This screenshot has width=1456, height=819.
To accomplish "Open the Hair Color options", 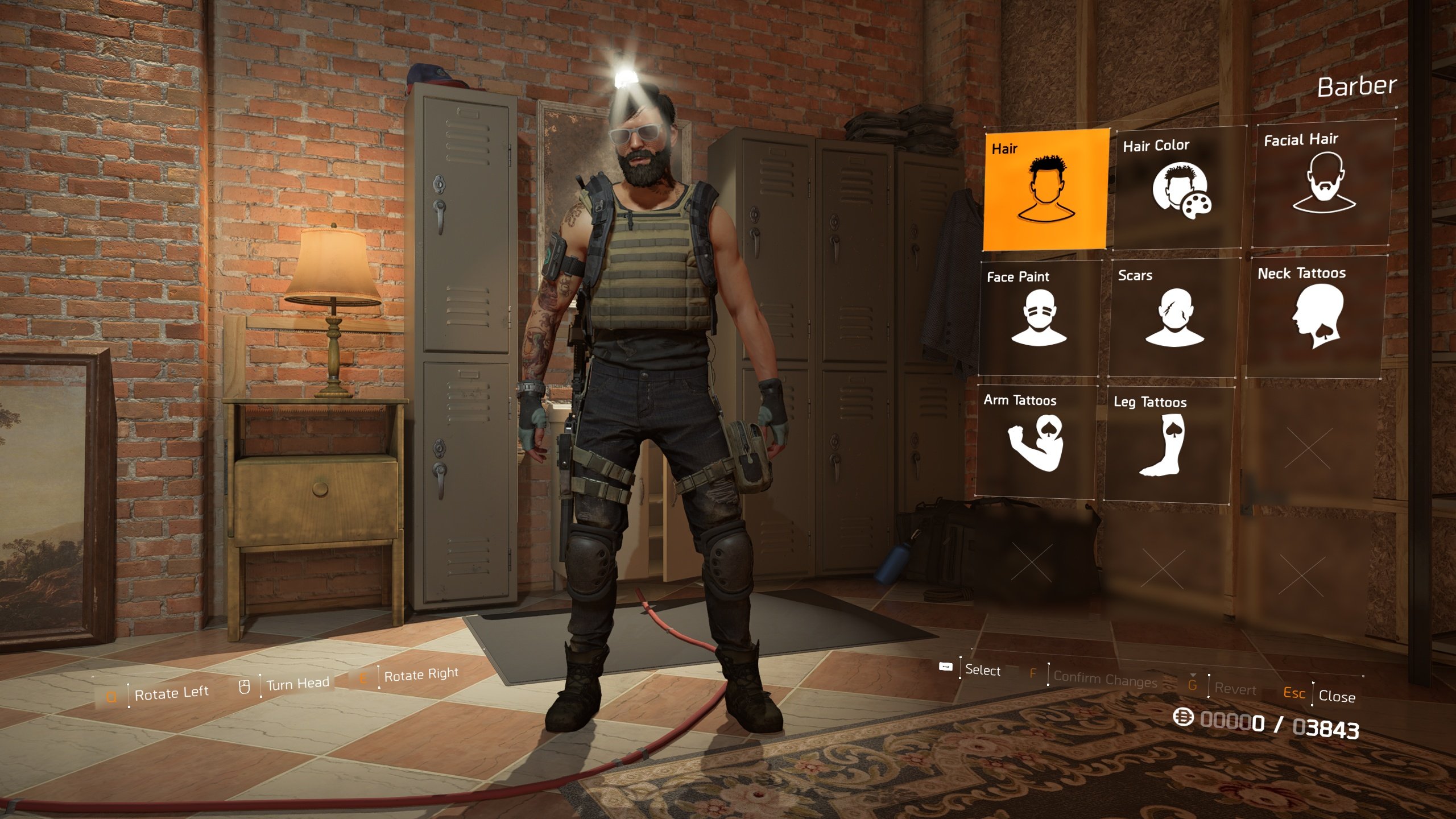I will (1178, 188).
